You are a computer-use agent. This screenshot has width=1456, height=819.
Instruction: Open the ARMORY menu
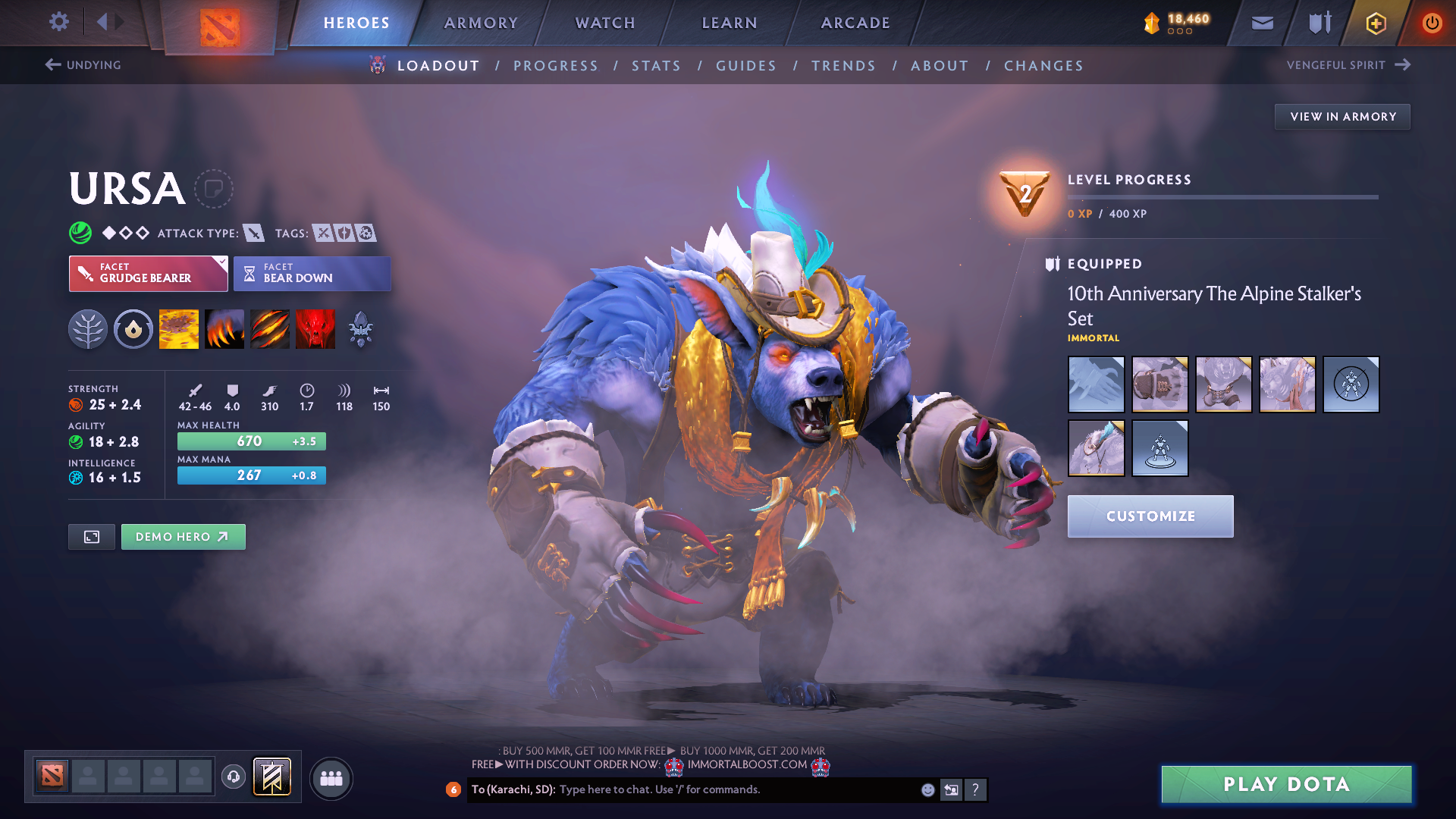pos(481,22)
